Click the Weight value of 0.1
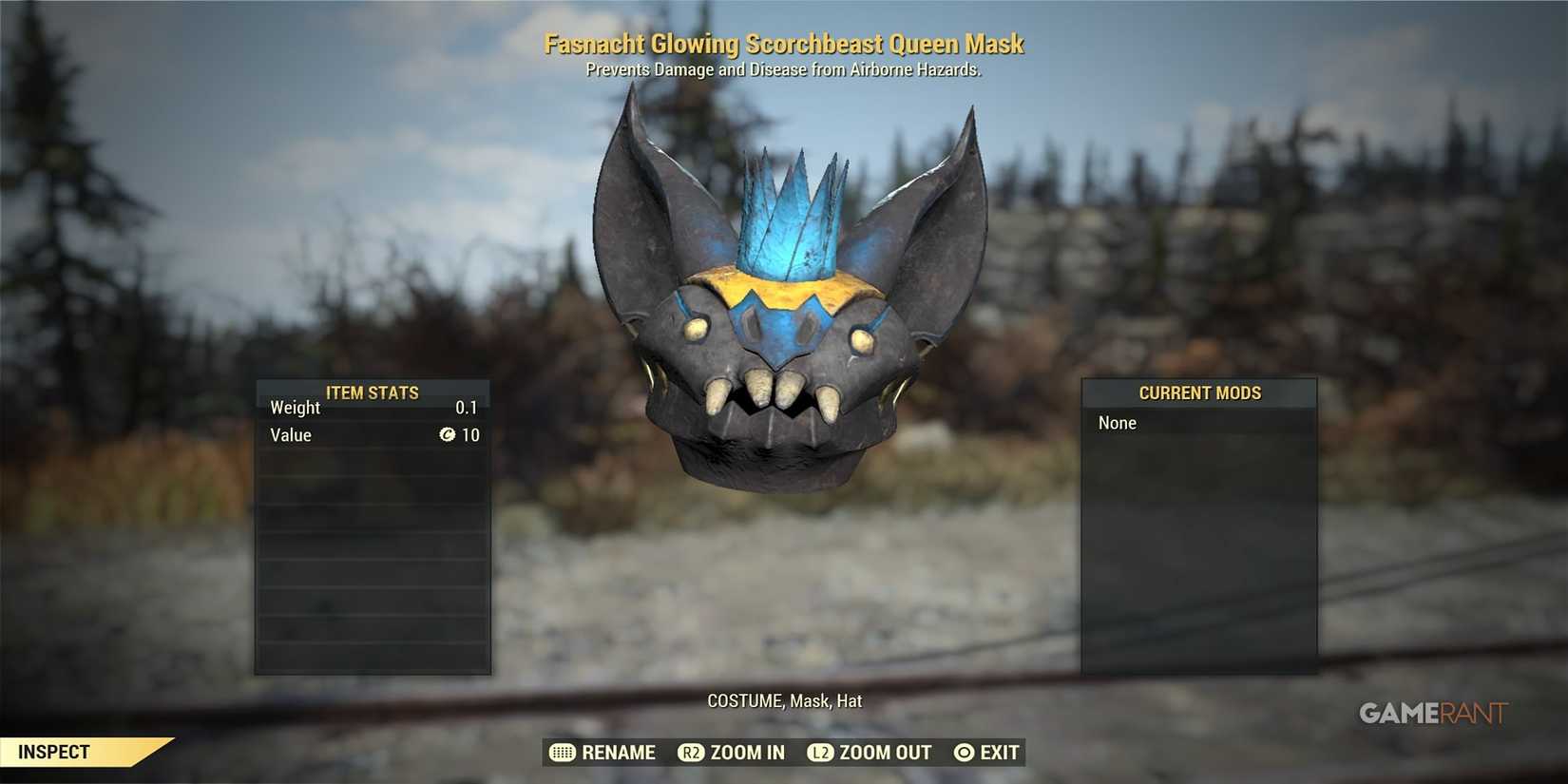The image size is (1568, 784). (468, 408)
